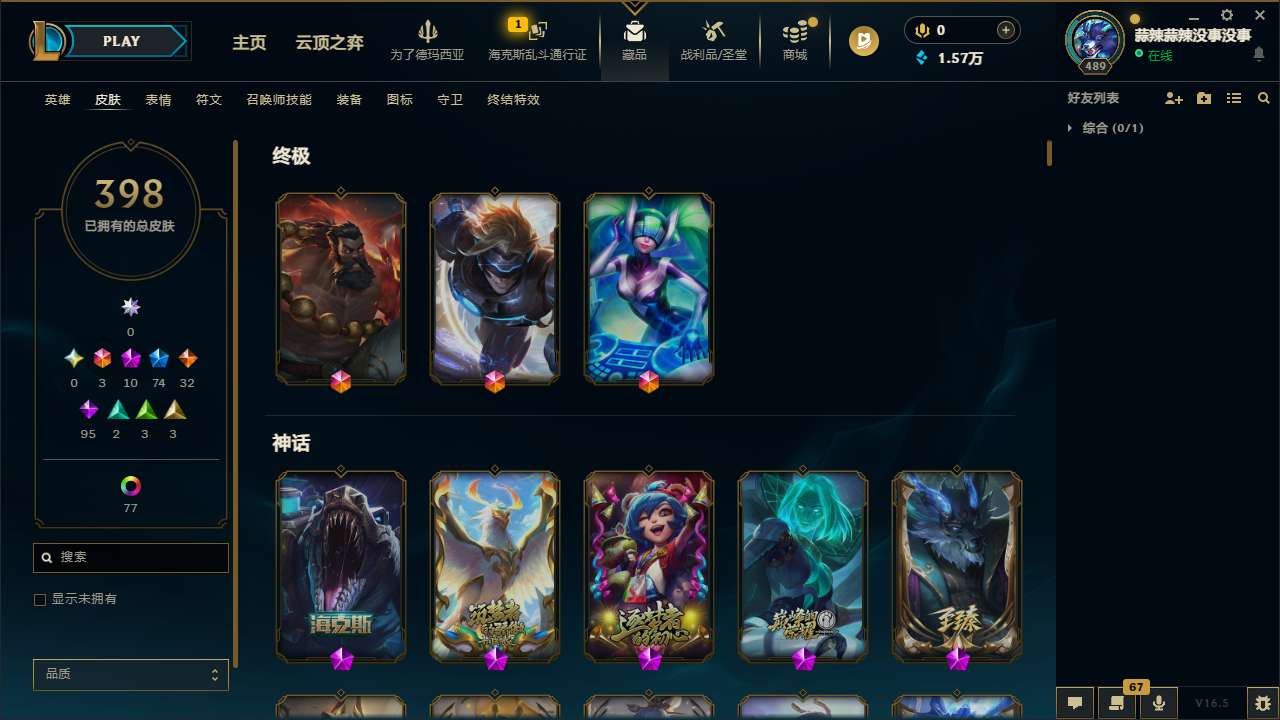The width and height of the screenshot is (1280, 720).
Task: Open the friend requests folder icon
Action: pos(1204,98)
